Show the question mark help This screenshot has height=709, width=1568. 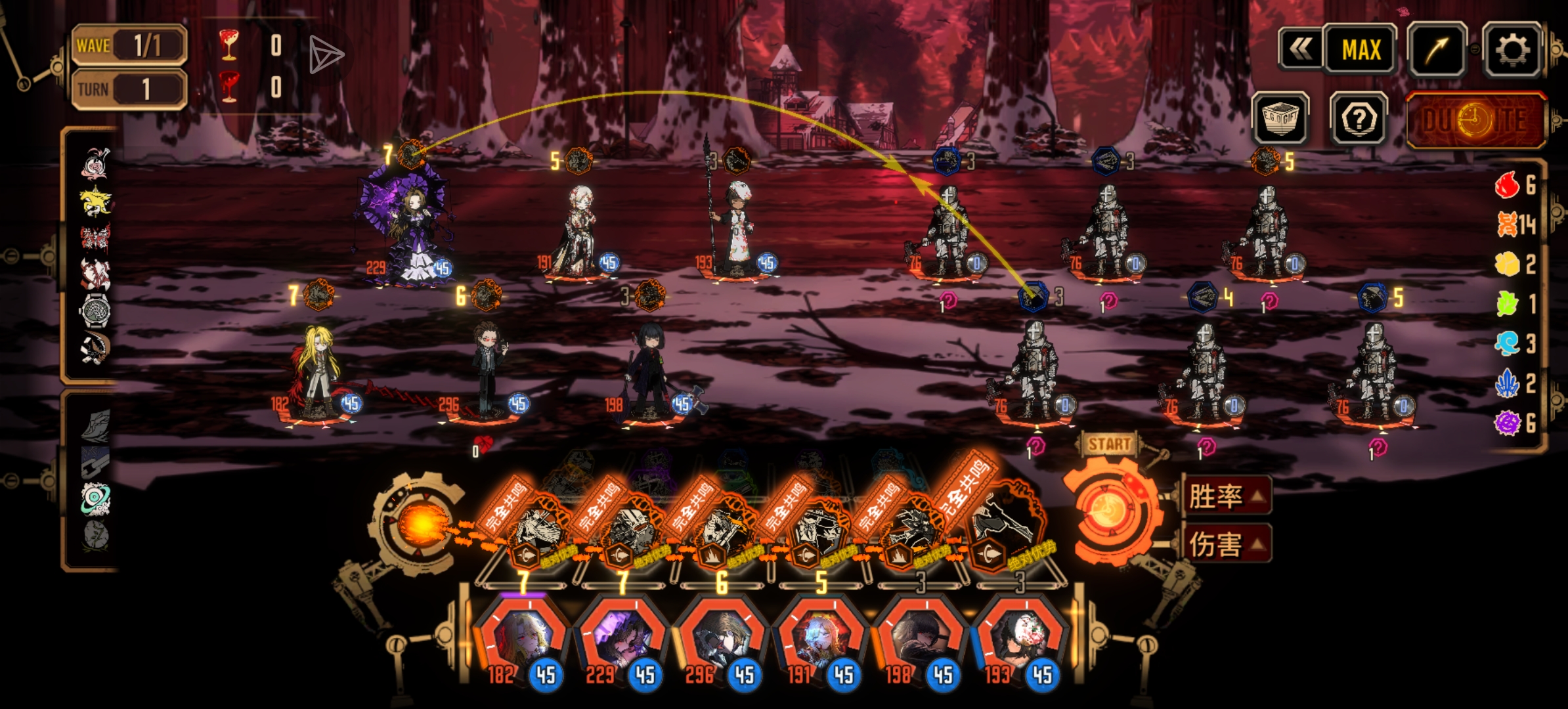(1359, 119)
